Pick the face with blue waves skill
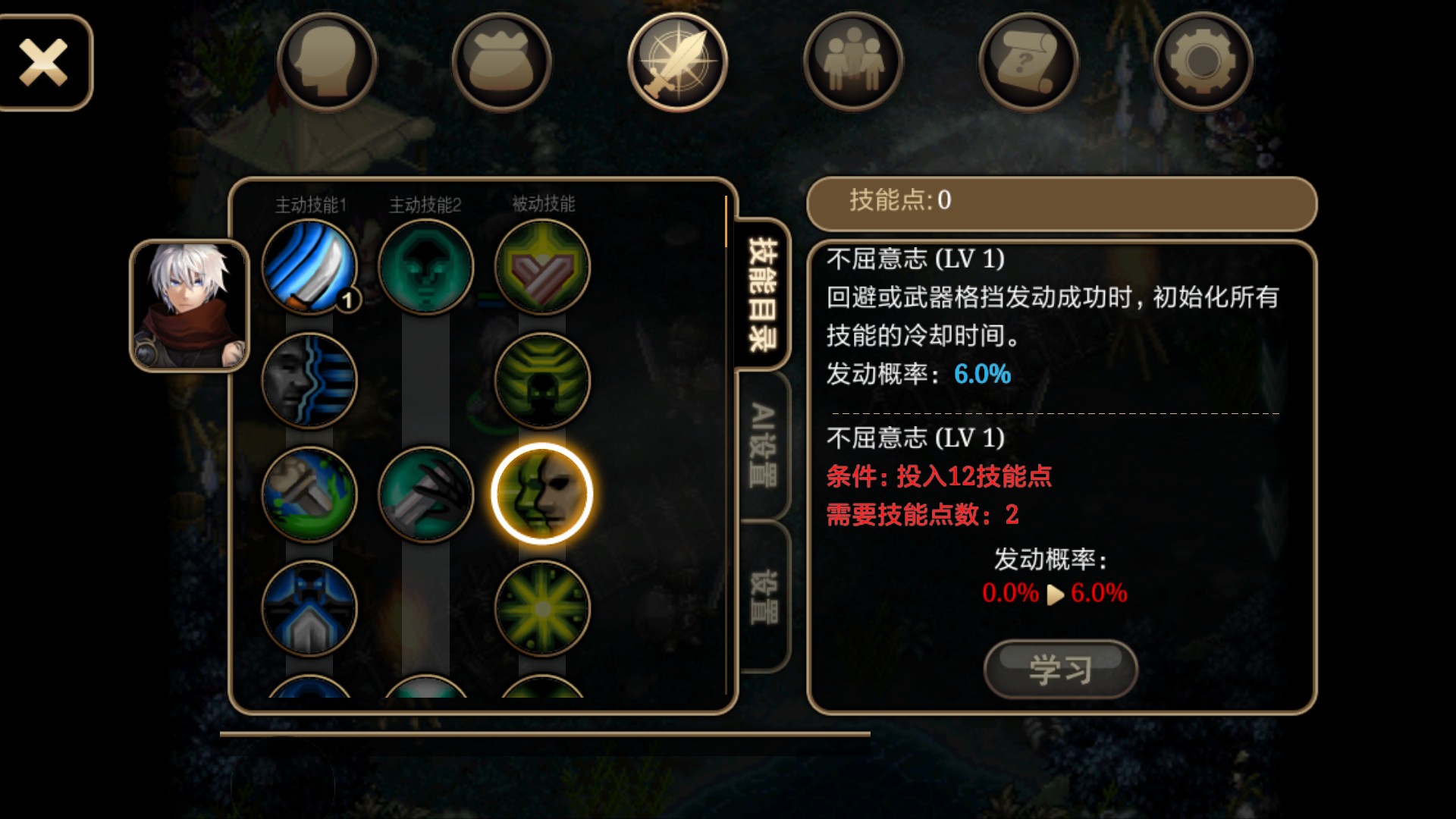 [x=309, y=381]
